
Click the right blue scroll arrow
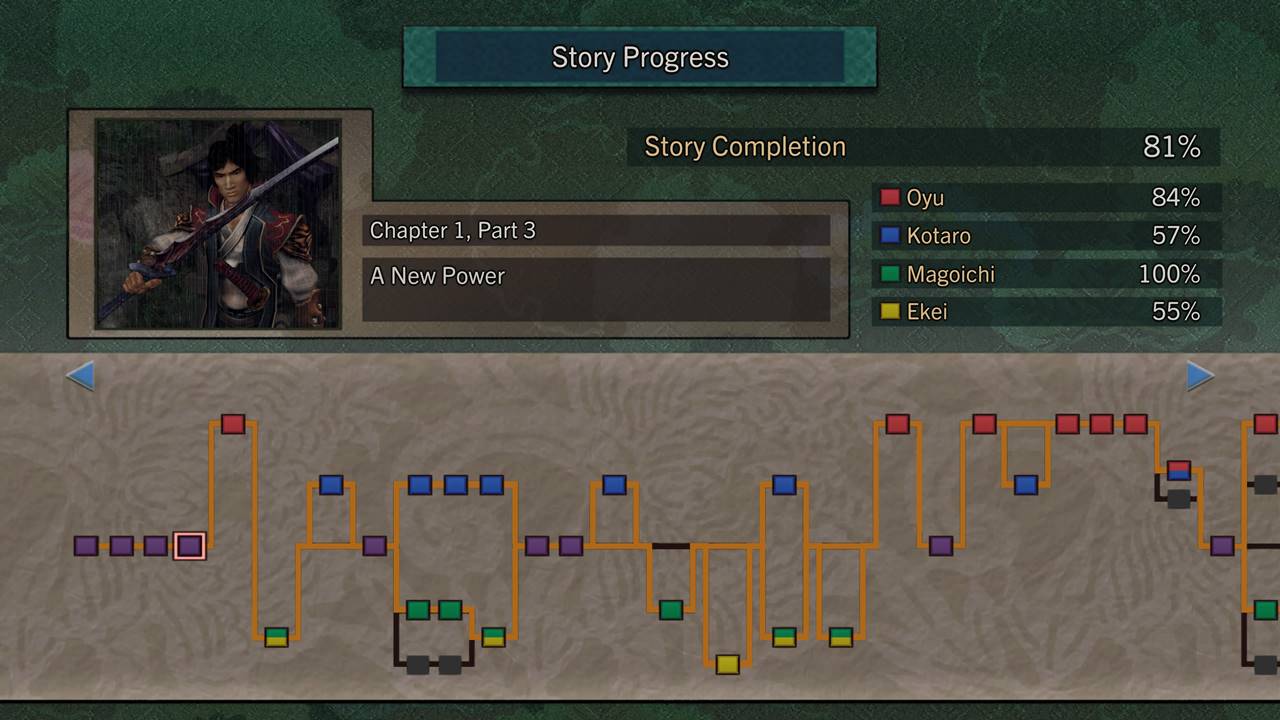click(1199, 376)
